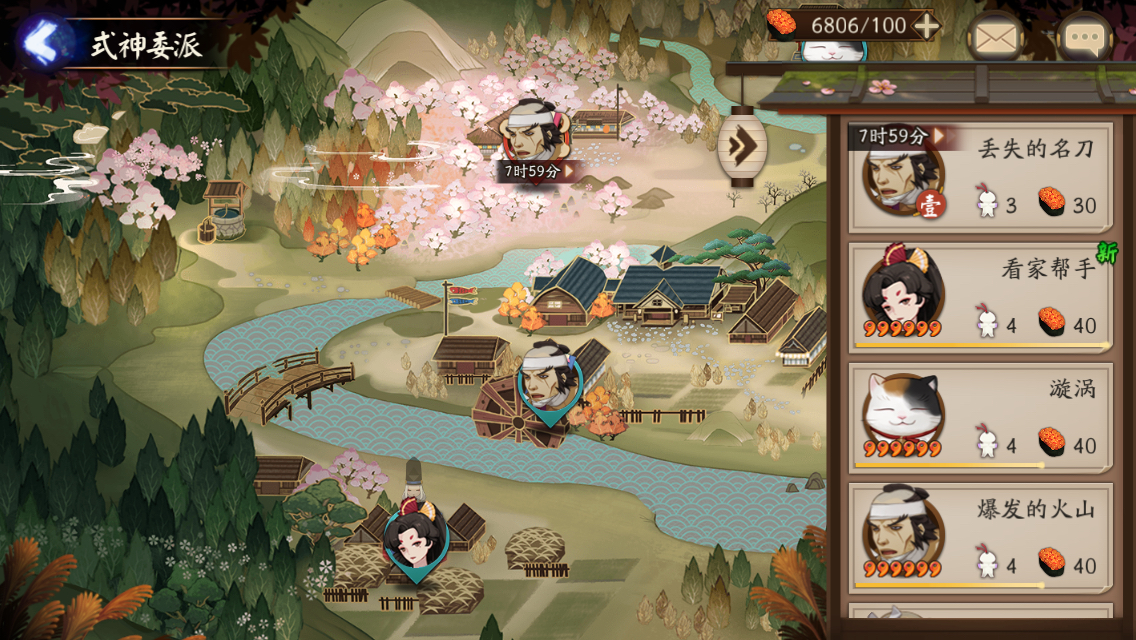Select the 爆发的火山 commission
Screen dimensions: 1136x640
(980, 537)
